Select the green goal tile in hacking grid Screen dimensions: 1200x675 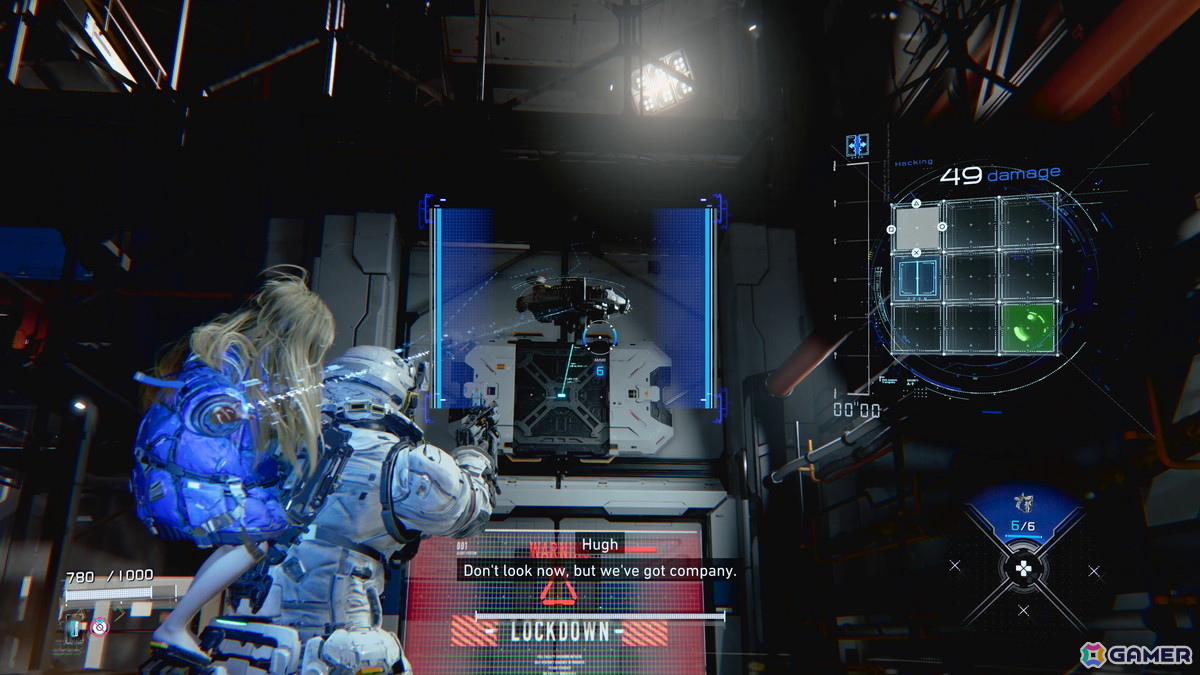coord(1028,328)
